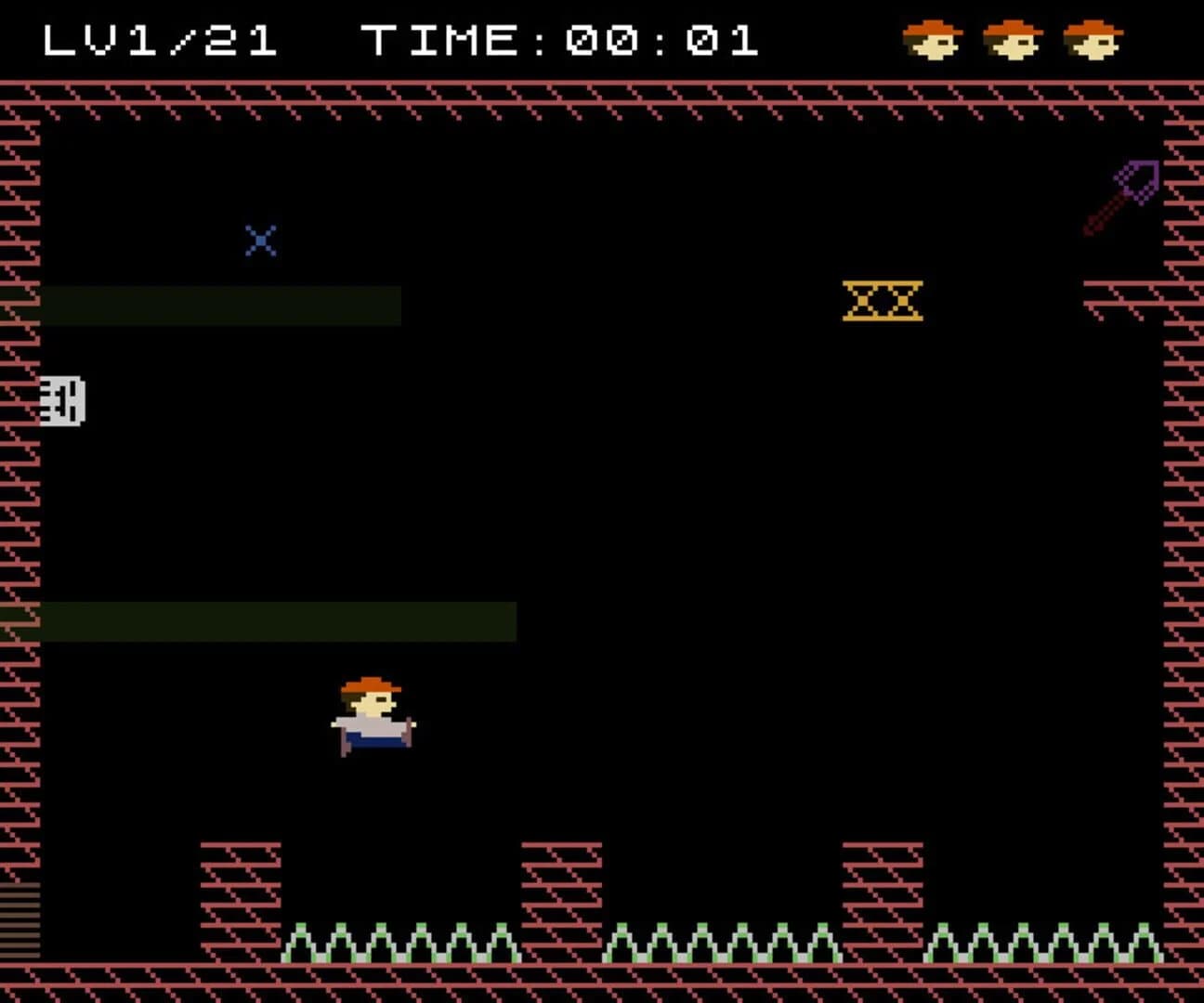Select the blue X marker
The height and width of the screenshot is (1003, 1204).
point(261,240)
